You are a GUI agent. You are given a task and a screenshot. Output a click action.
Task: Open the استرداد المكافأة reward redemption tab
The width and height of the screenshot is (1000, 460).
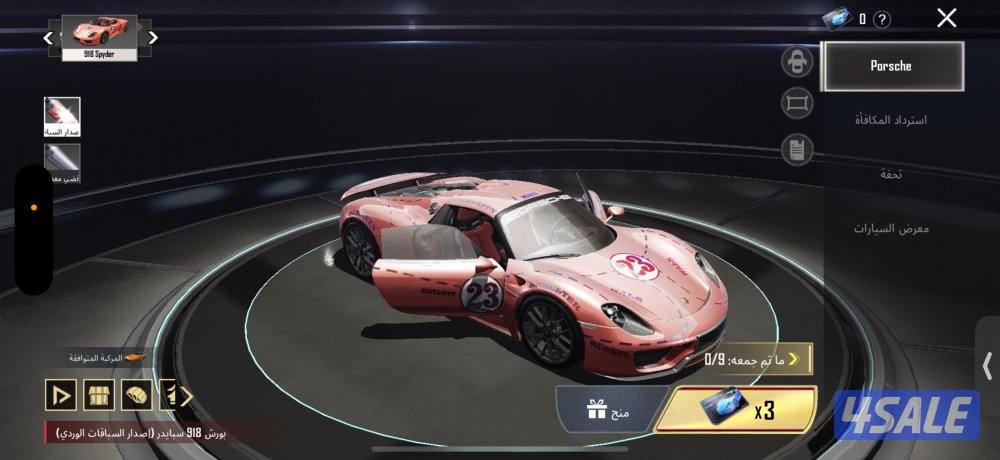click(x=890, y=120)
